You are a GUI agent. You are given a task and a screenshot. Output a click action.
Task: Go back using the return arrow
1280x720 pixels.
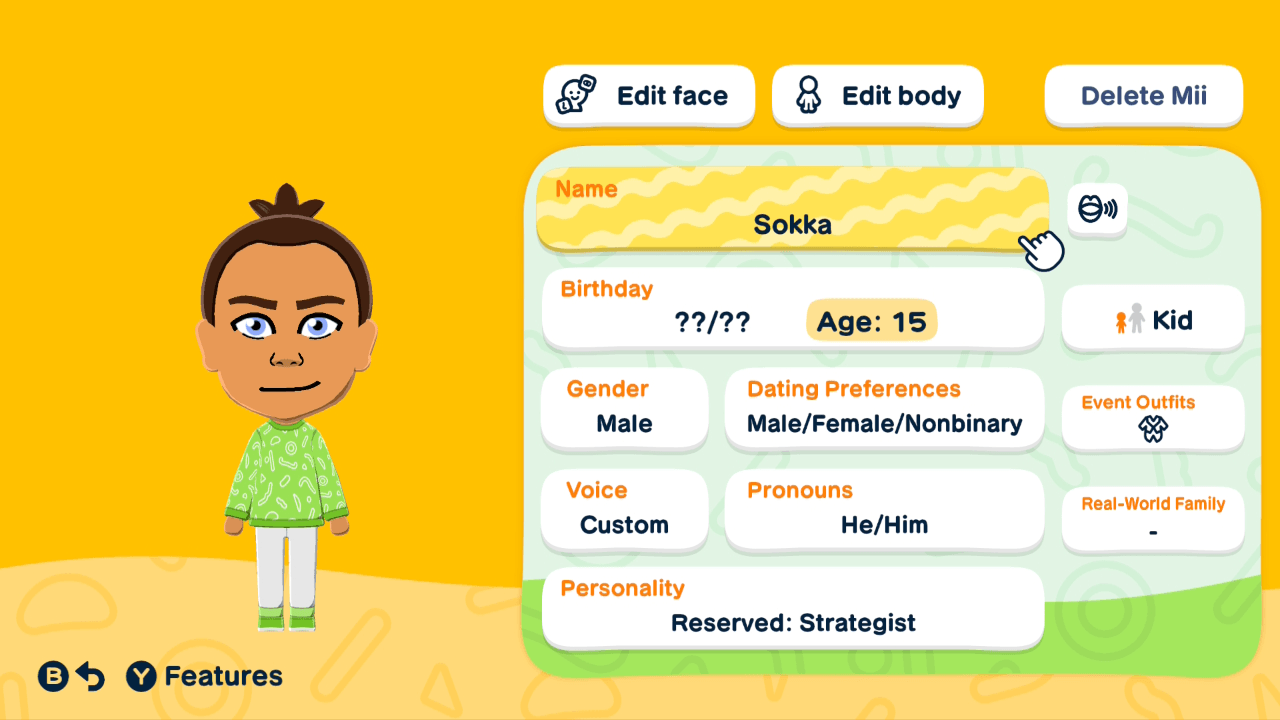(90, 676)
